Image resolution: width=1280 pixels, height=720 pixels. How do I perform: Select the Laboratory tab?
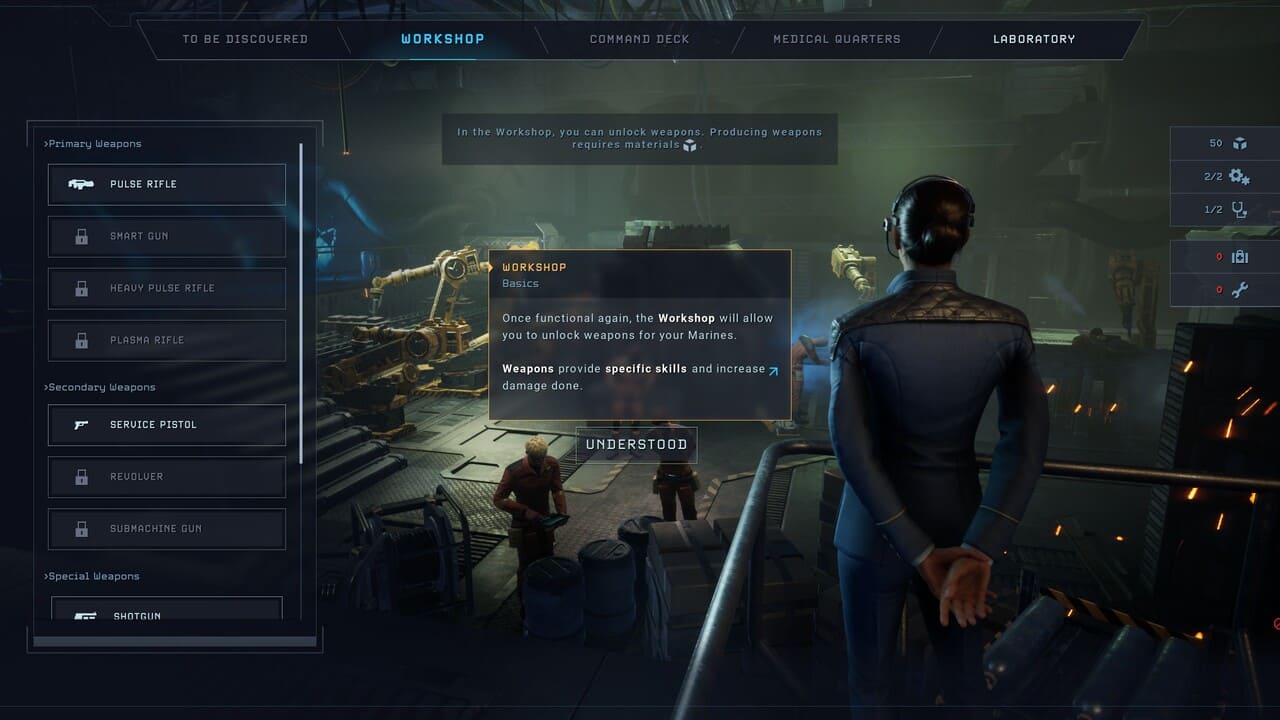click(1033, 40)
